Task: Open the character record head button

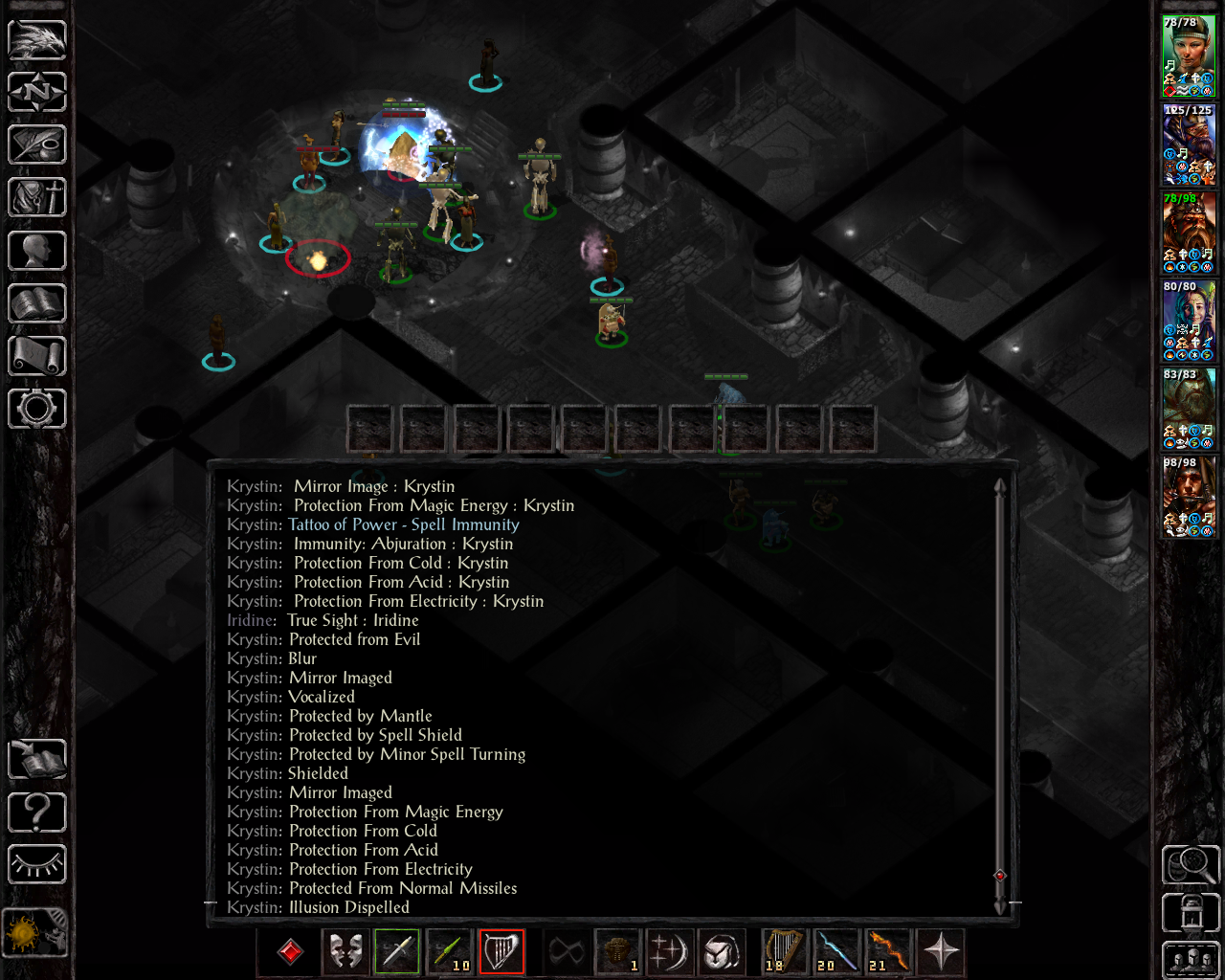Action: [x=37, y=251]
